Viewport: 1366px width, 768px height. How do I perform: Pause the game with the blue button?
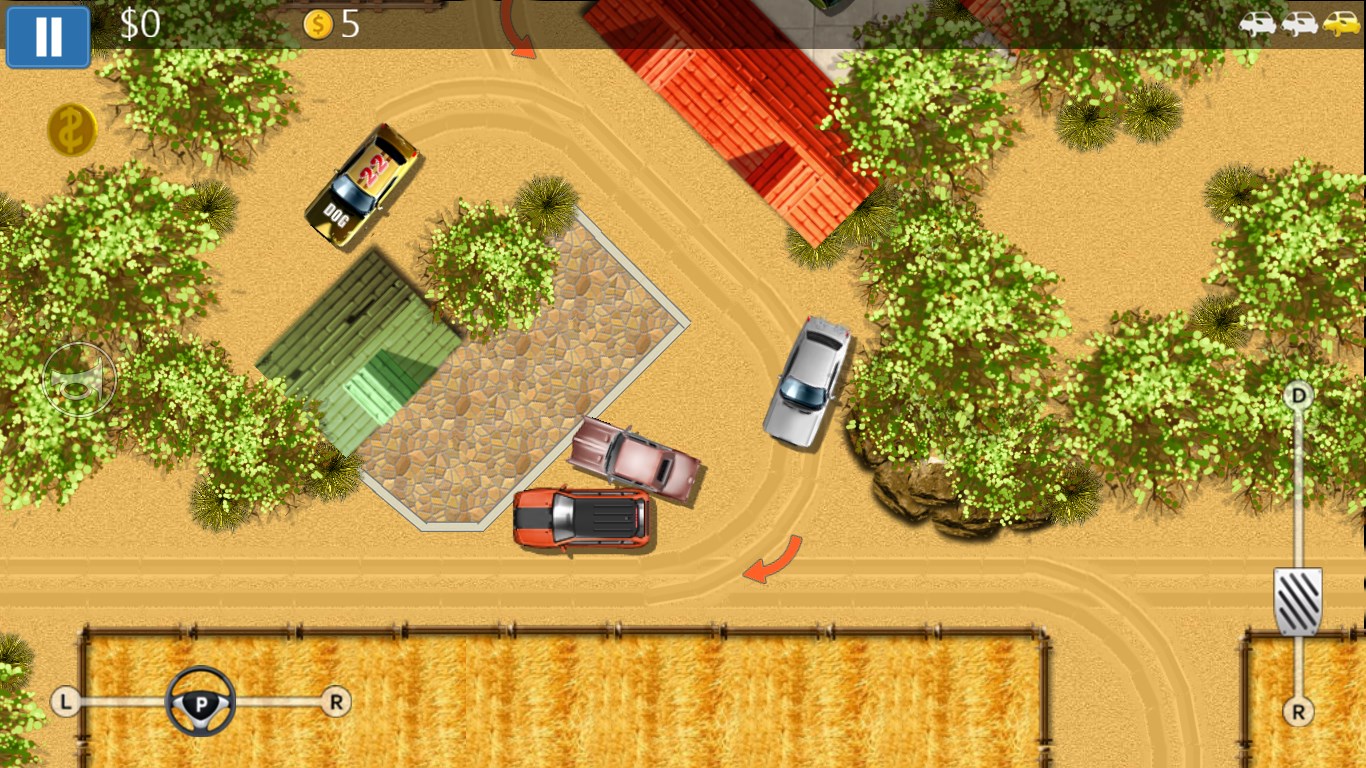pos(48,36)
